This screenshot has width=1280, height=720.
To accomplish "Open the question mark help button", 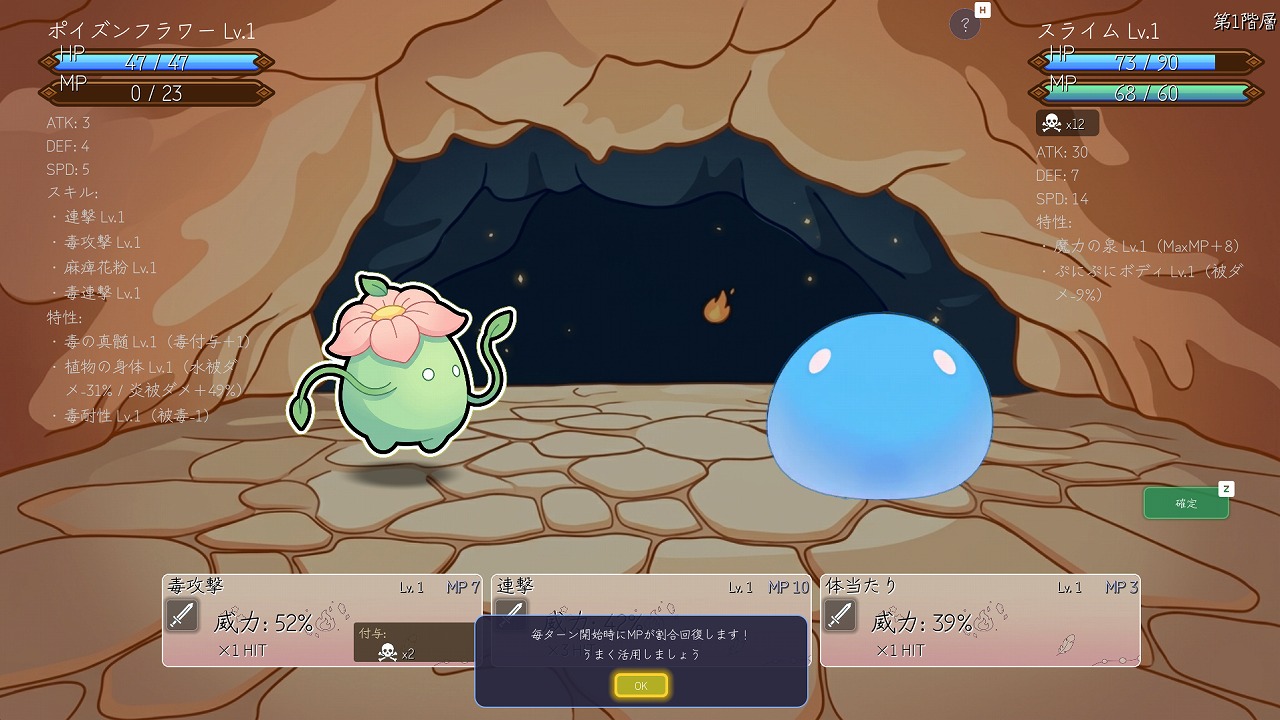I will (964, 26).
